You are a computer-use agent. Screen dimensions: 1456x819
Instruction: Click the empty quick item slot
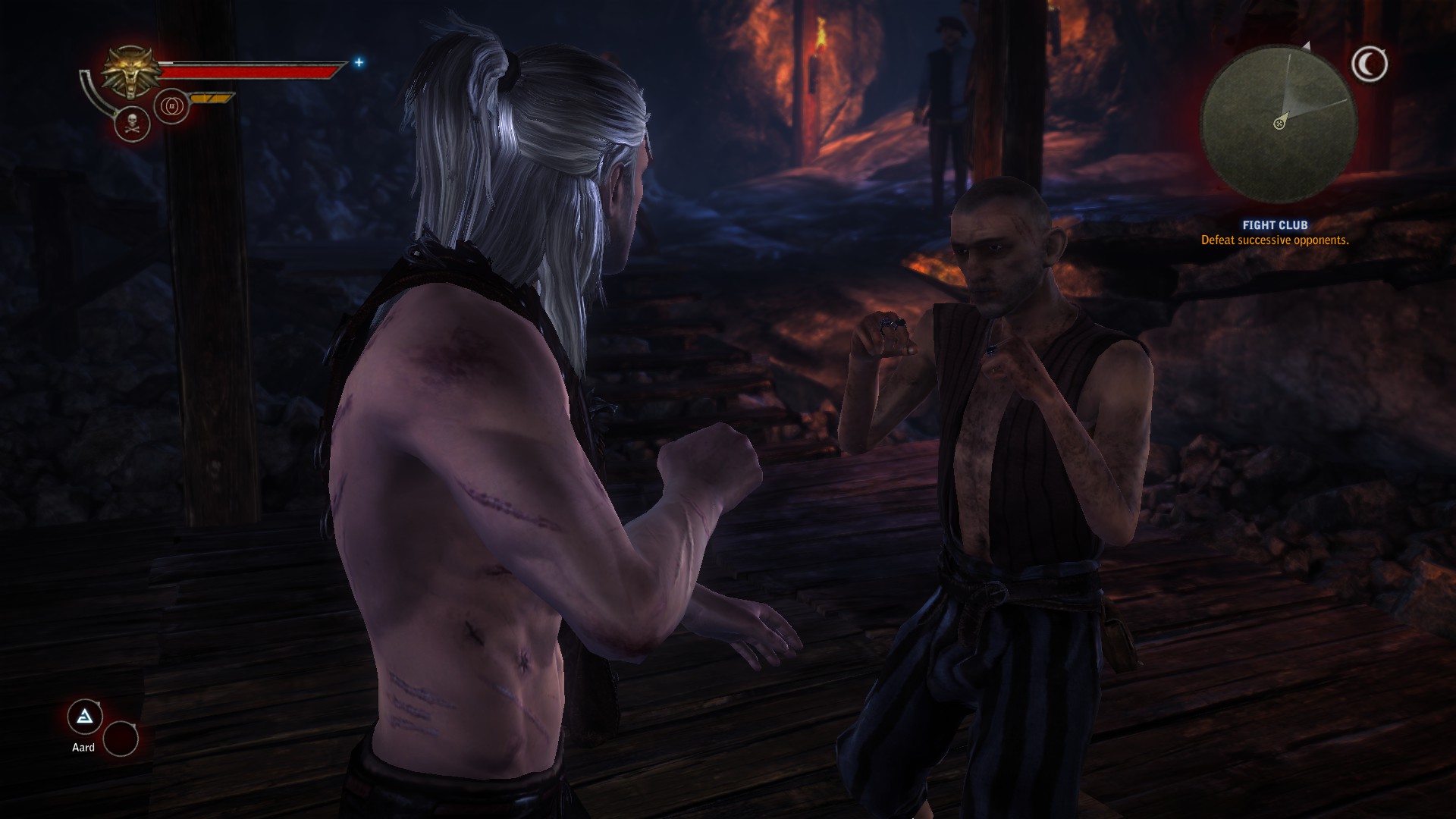(121, 739)
